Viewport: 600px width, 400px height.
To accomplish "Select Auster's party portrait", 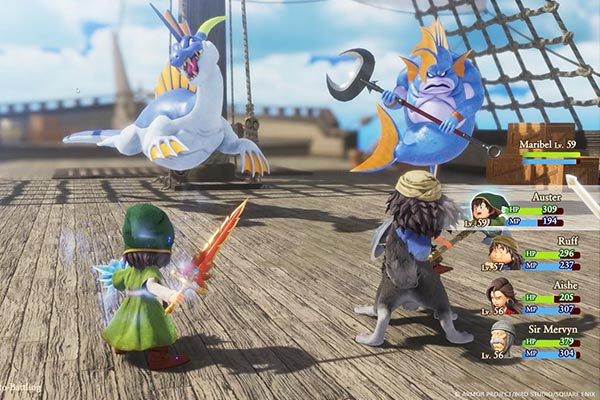I will pos(488,209).
